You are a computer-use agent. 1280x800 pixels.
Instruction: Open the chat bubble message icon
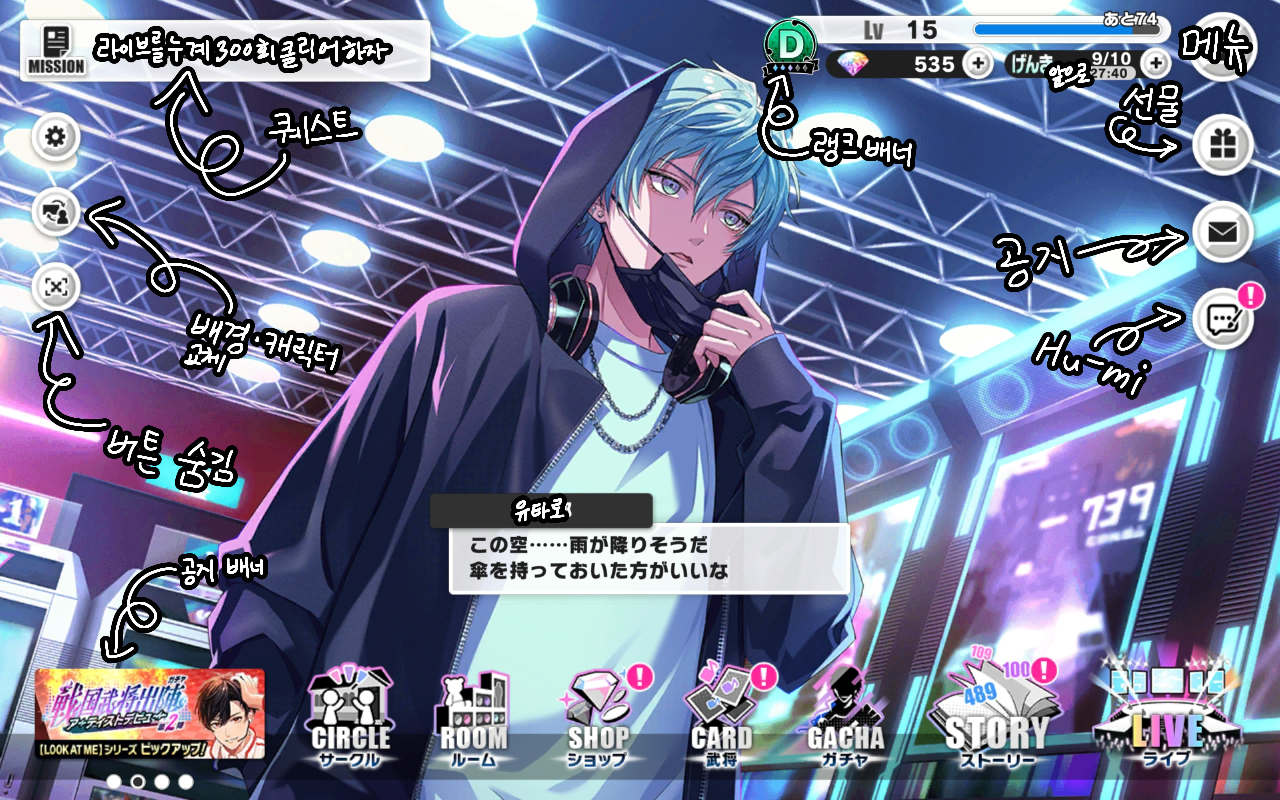click(x=1222, y=320)
